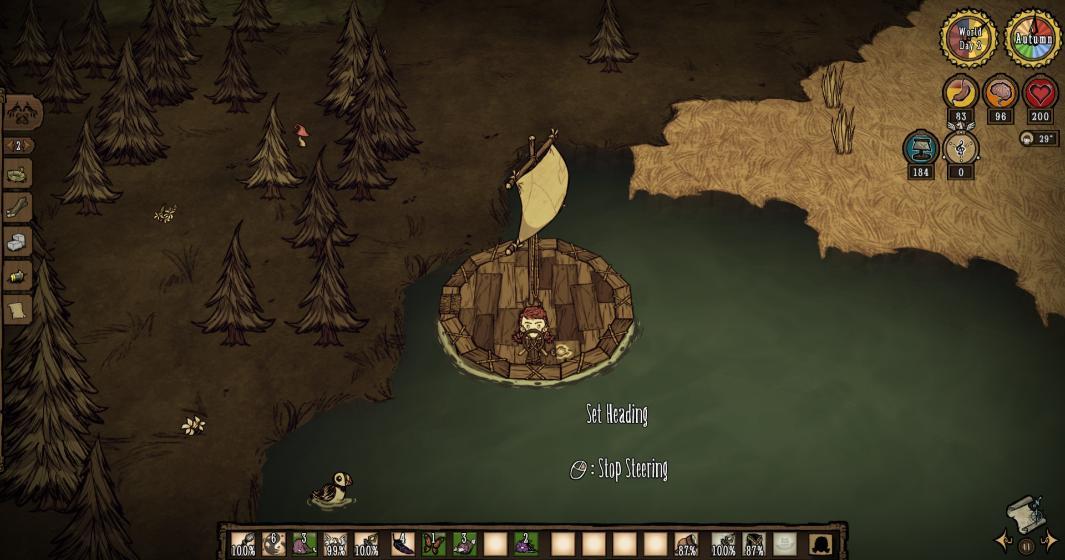1065x560 pixels.
Task: Select the cut stone pinned recipe
Action: [x=17, y=242]
